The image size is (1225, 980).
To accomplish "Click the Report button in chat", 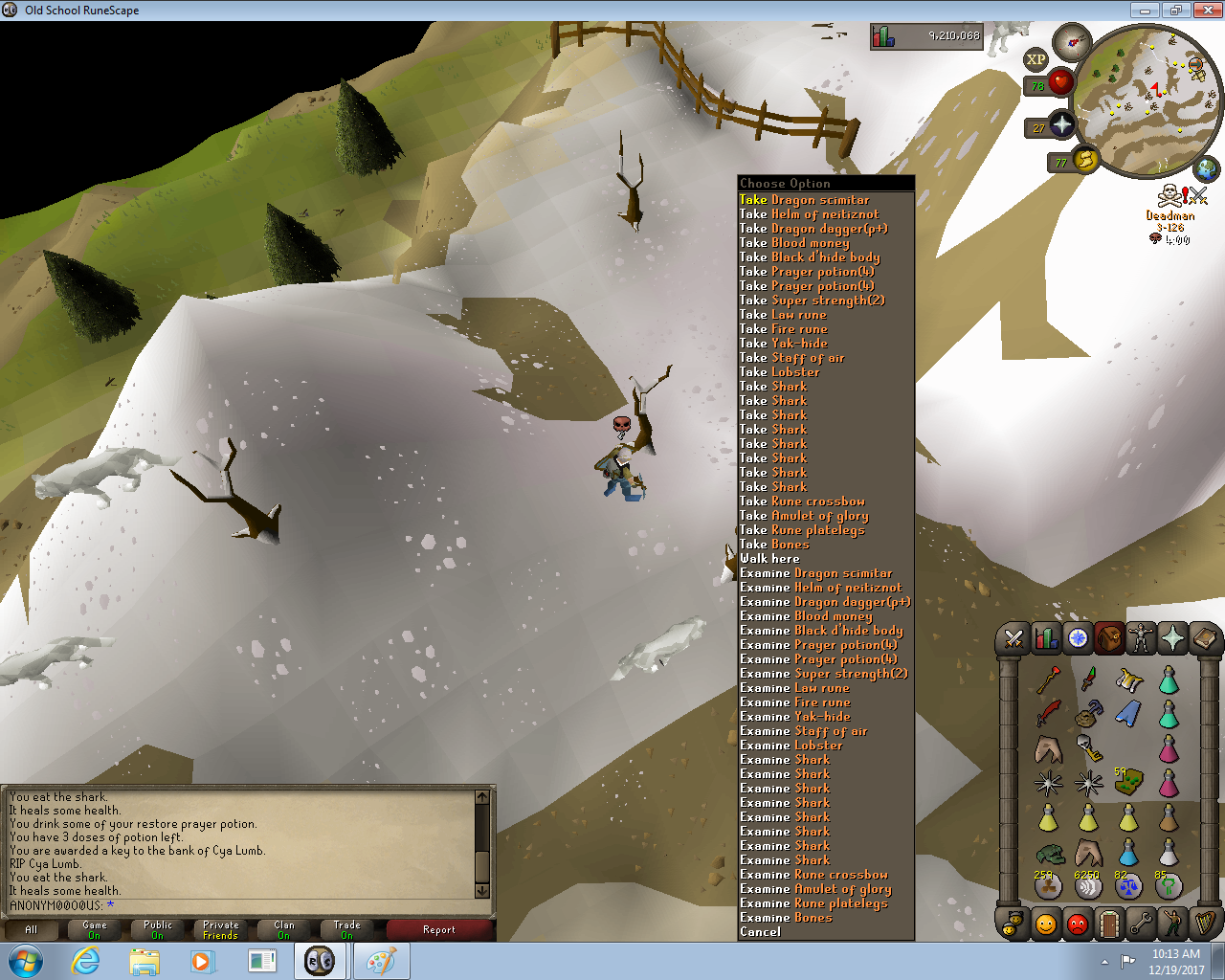I will pos(439,930).
